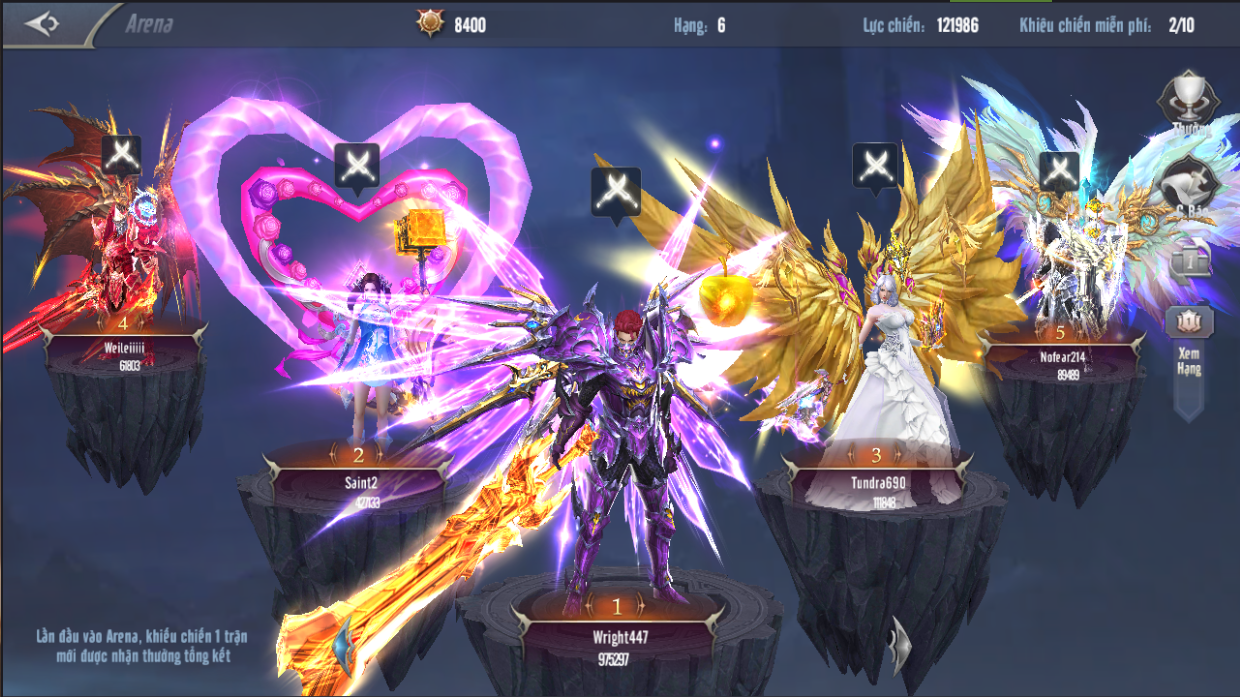Select Saint2 rank 2 nameplate

359,482
